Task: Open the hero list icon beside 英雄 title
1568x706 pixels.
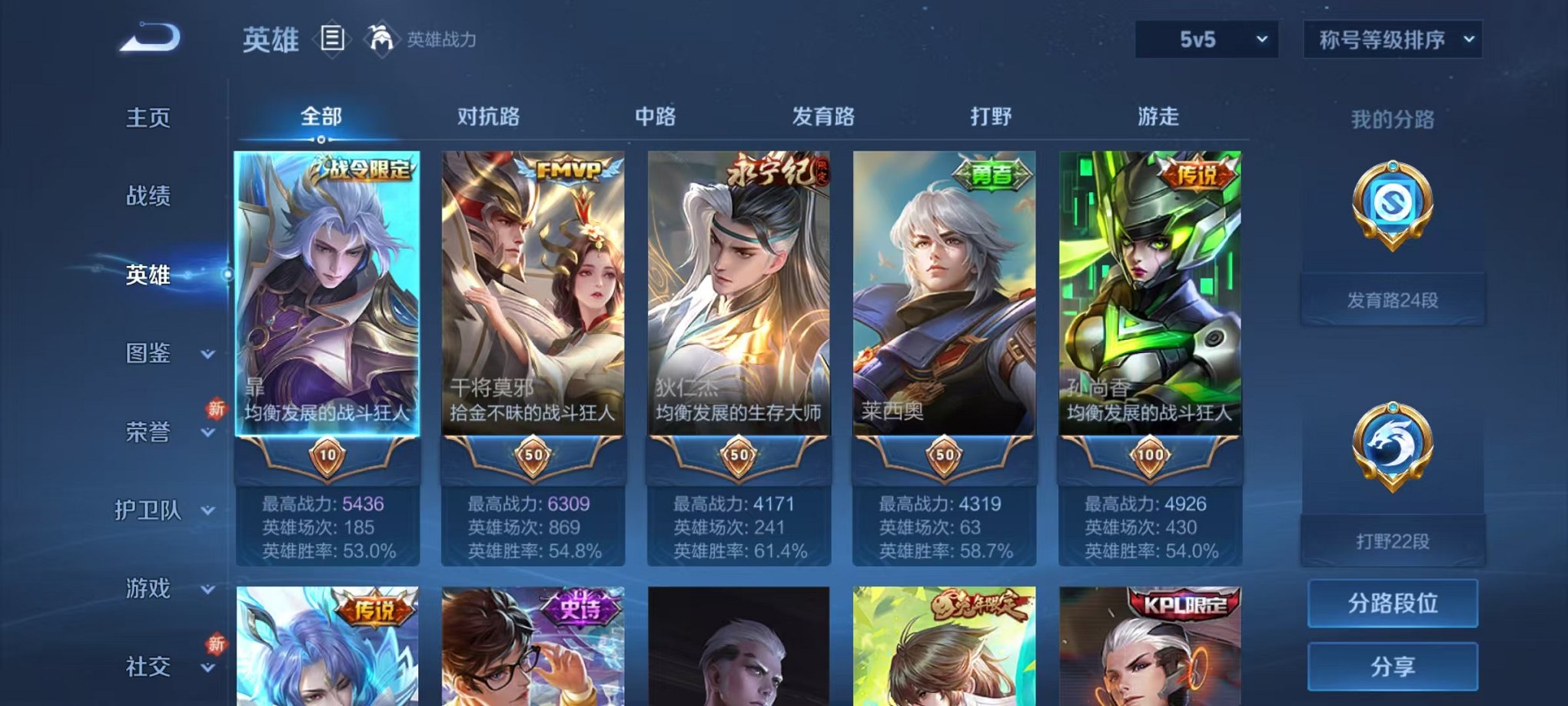Action: [331, 40]
